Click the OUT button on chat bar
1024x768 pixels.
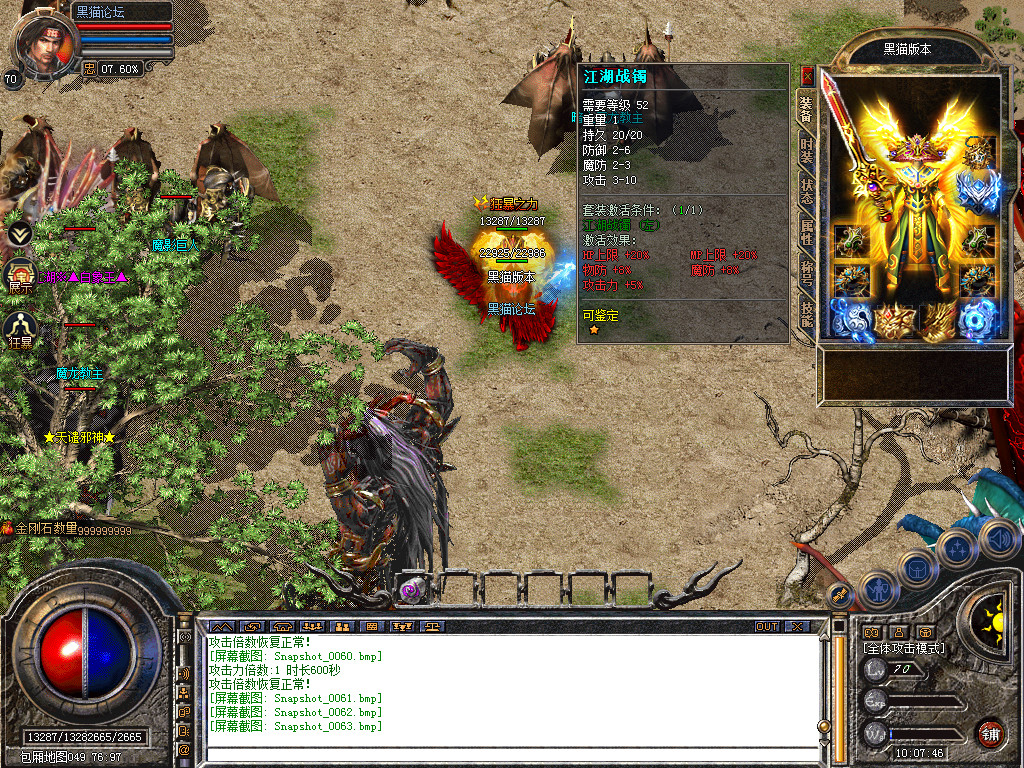(767, 626)
